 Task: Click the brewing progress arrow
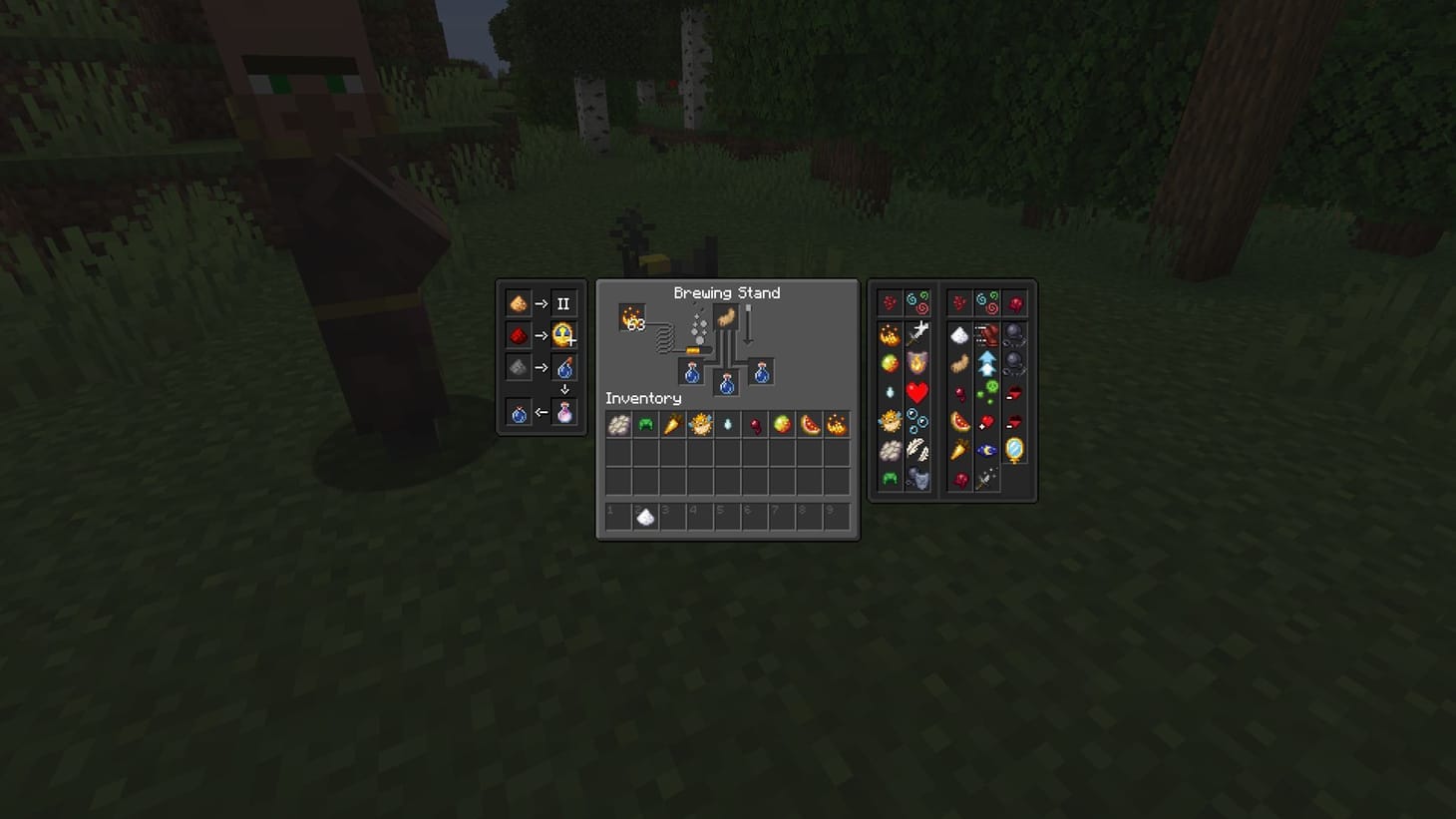[748, 323]
